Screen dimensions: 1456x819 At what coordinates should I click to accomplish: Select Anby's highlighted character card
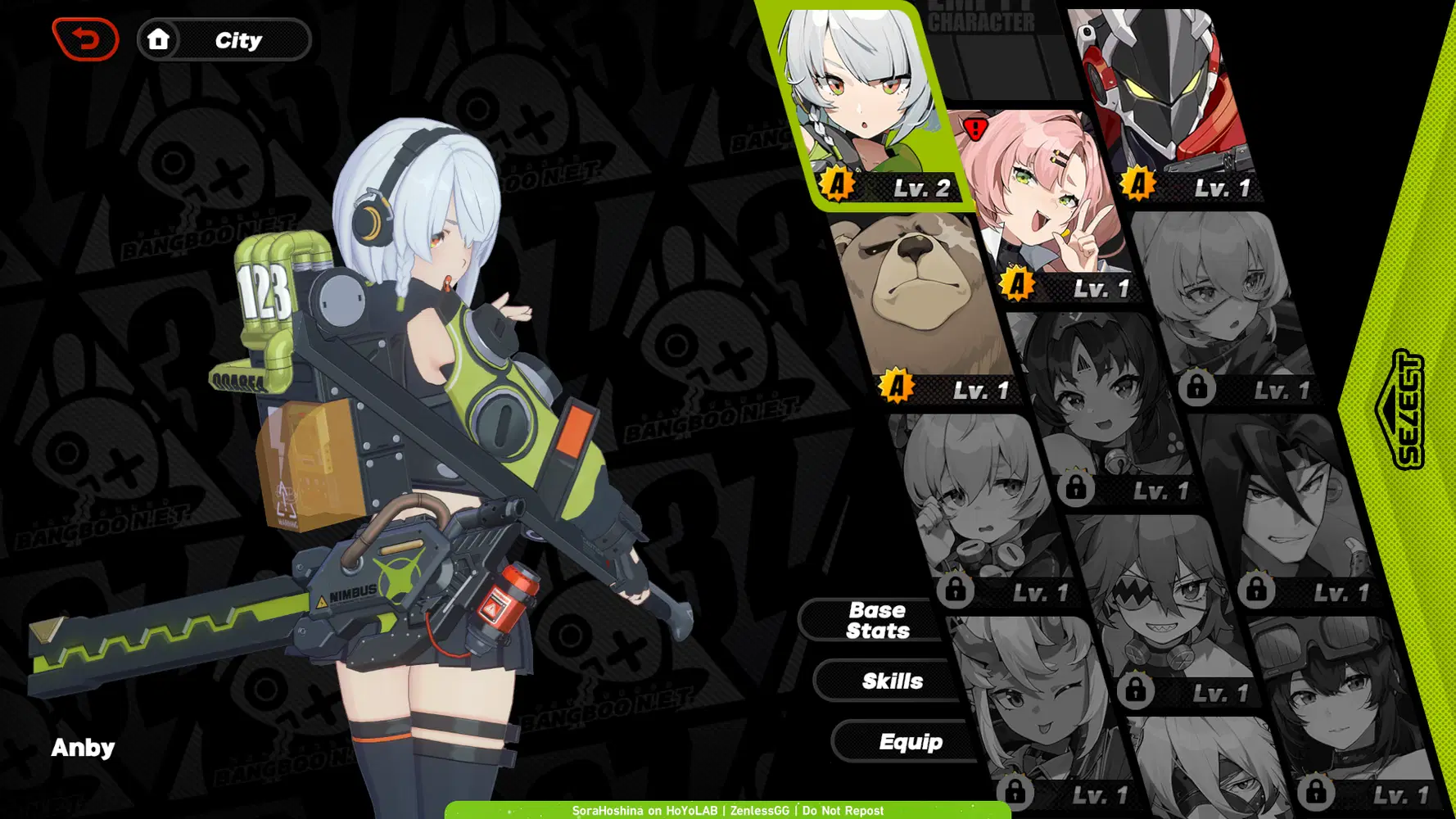click(x=864, y=90)
